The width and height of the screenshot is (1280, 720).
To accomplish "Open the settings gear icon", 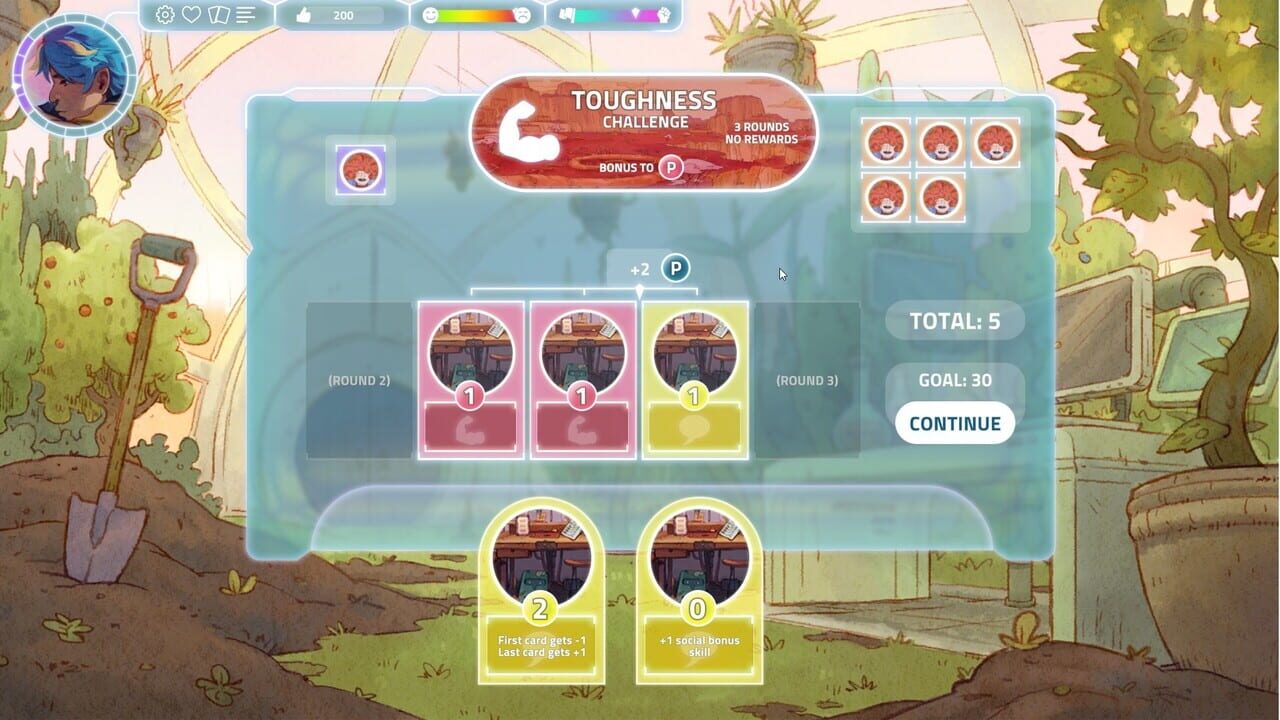I will click(x=163, y=15).
